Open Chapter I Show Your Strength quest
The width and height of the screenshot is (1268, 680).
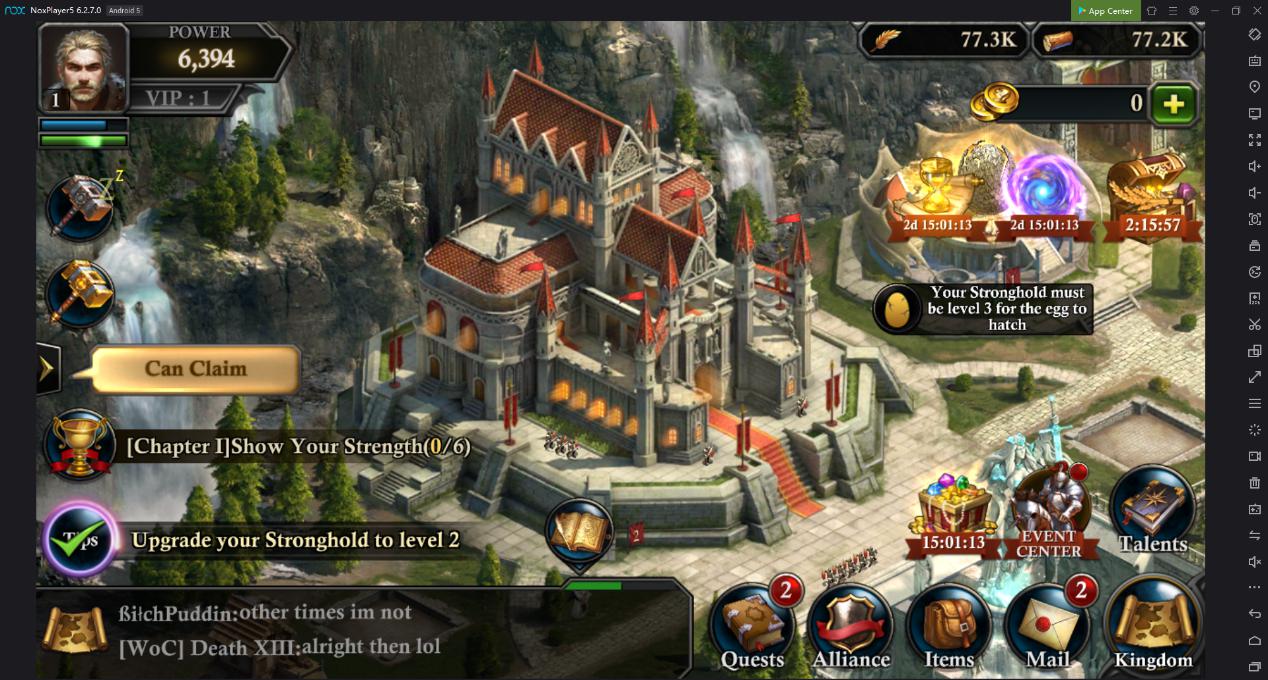point(297,447)
